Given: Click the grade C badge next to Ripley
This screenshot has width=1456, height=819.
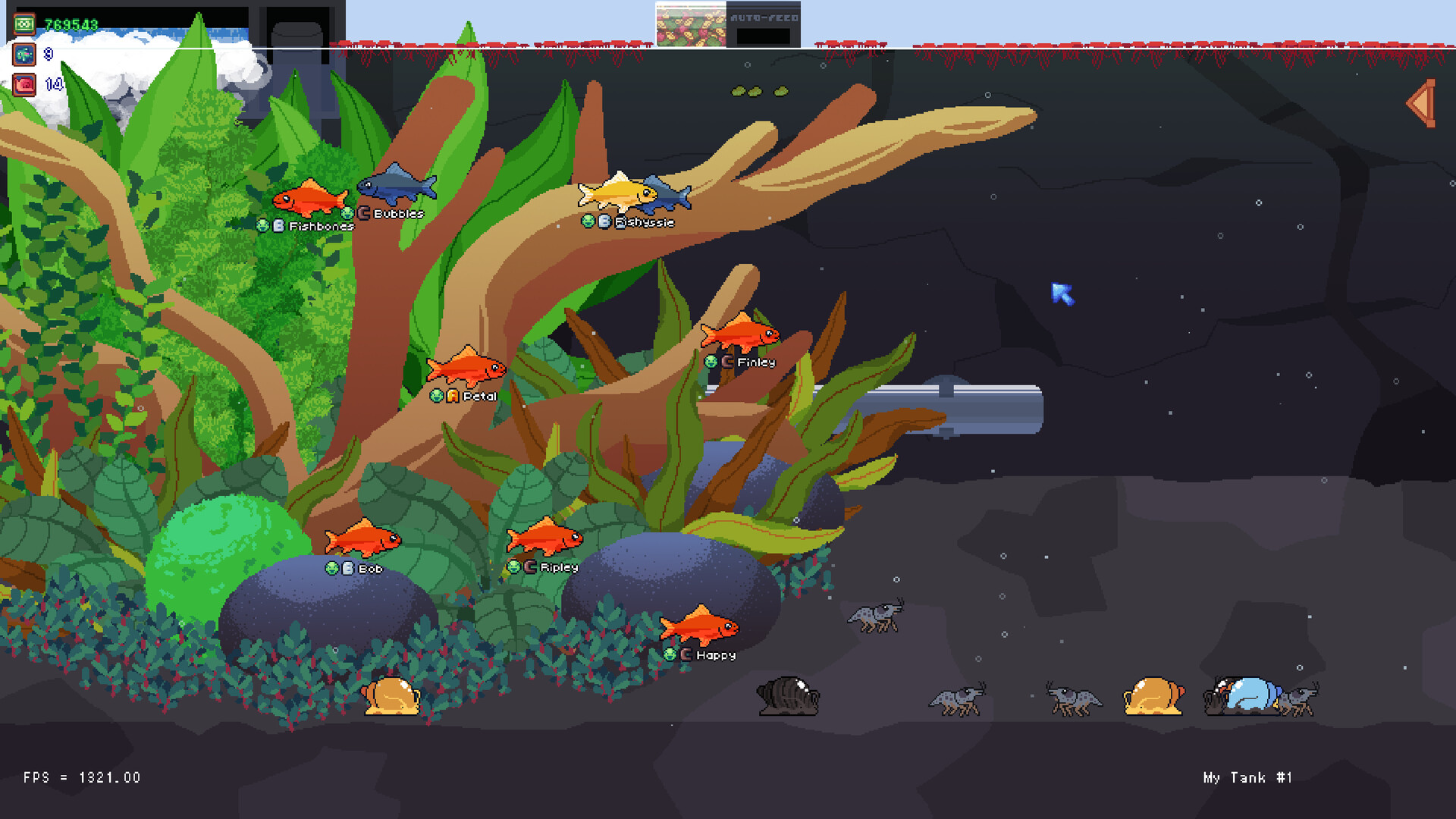Looking at the screenshot, I should pos(531,566).
